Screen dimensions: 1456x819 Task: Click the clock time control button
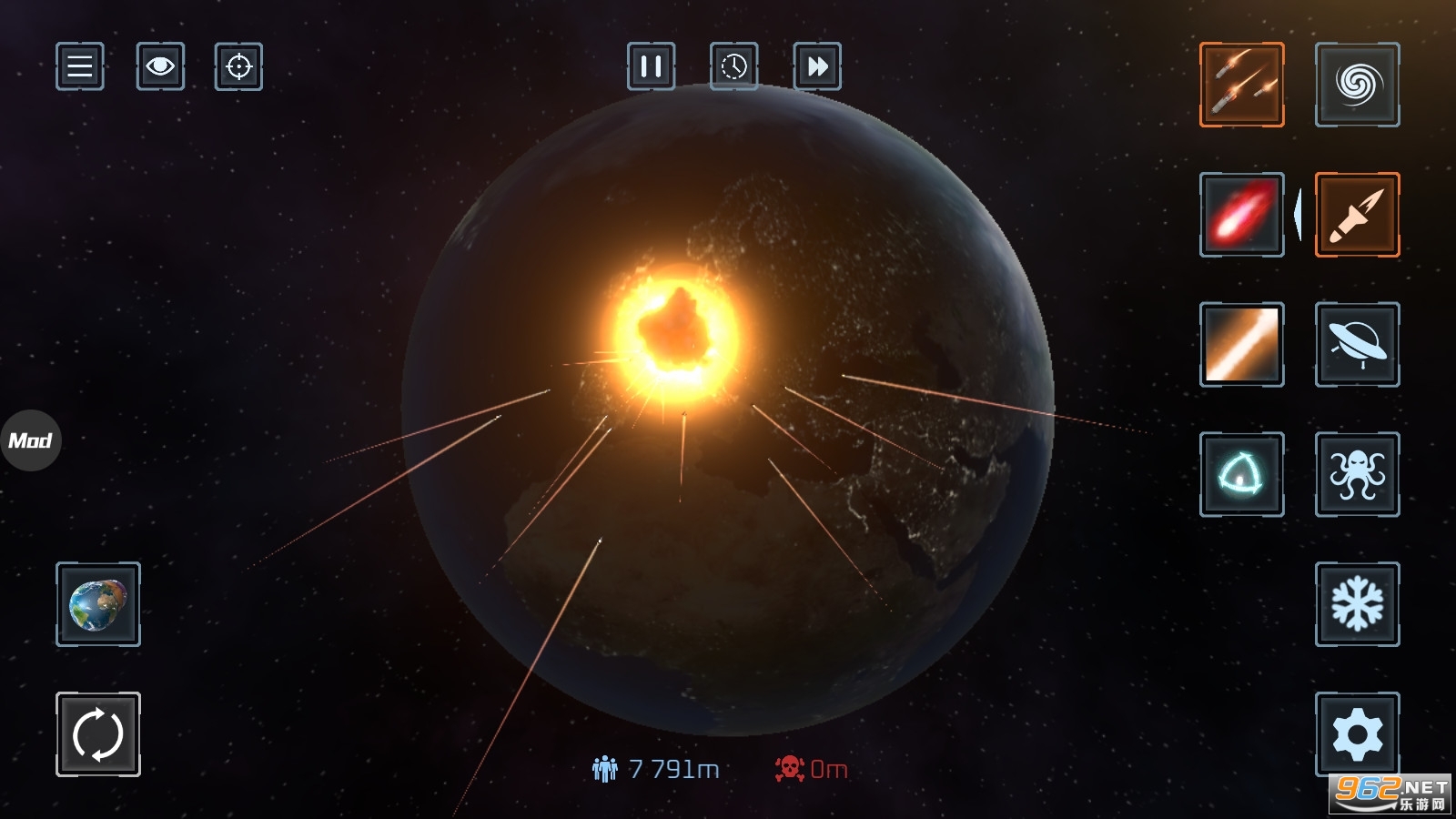733,66
